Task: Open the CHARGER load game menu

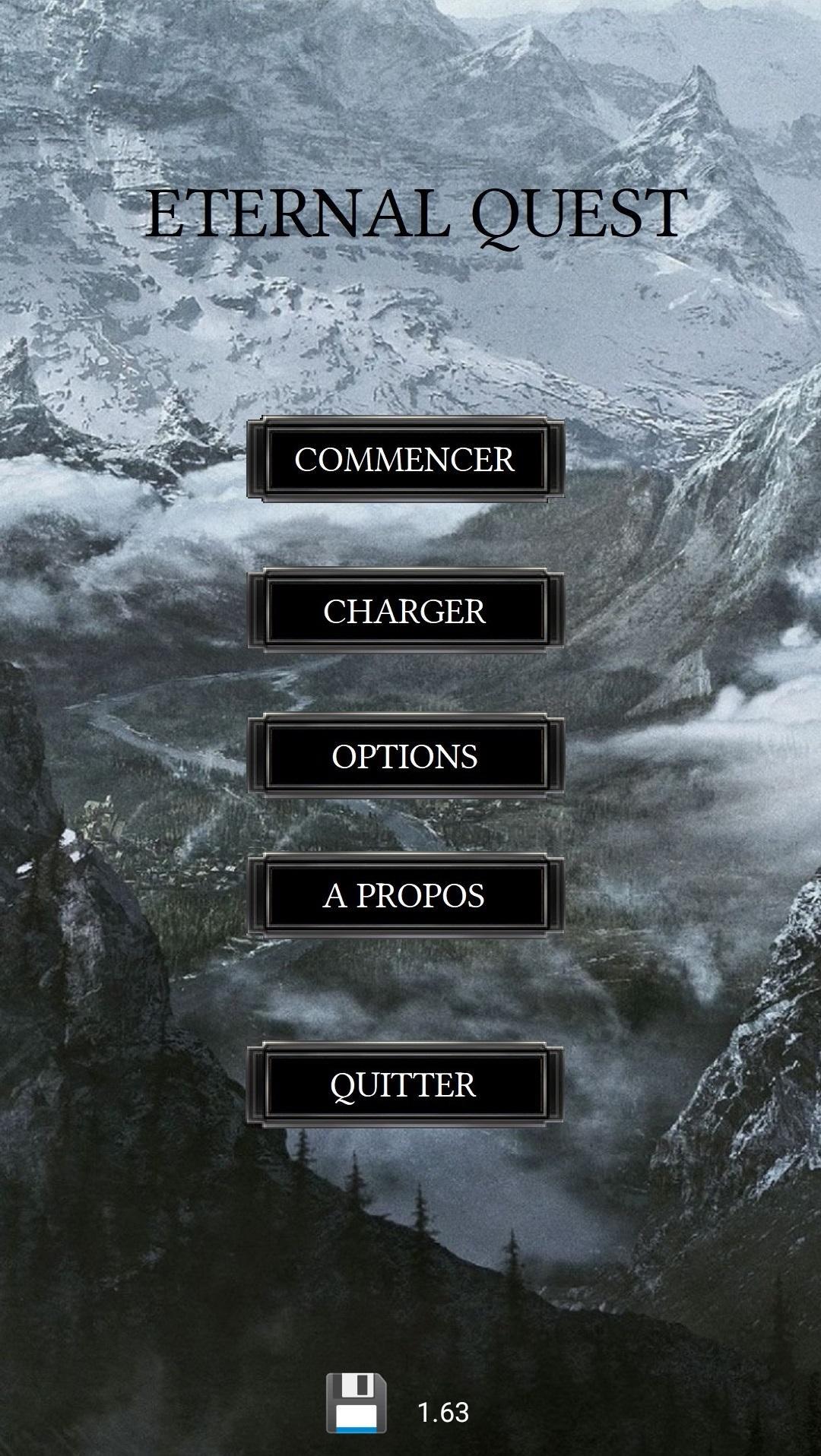Action: click(405, 611)
